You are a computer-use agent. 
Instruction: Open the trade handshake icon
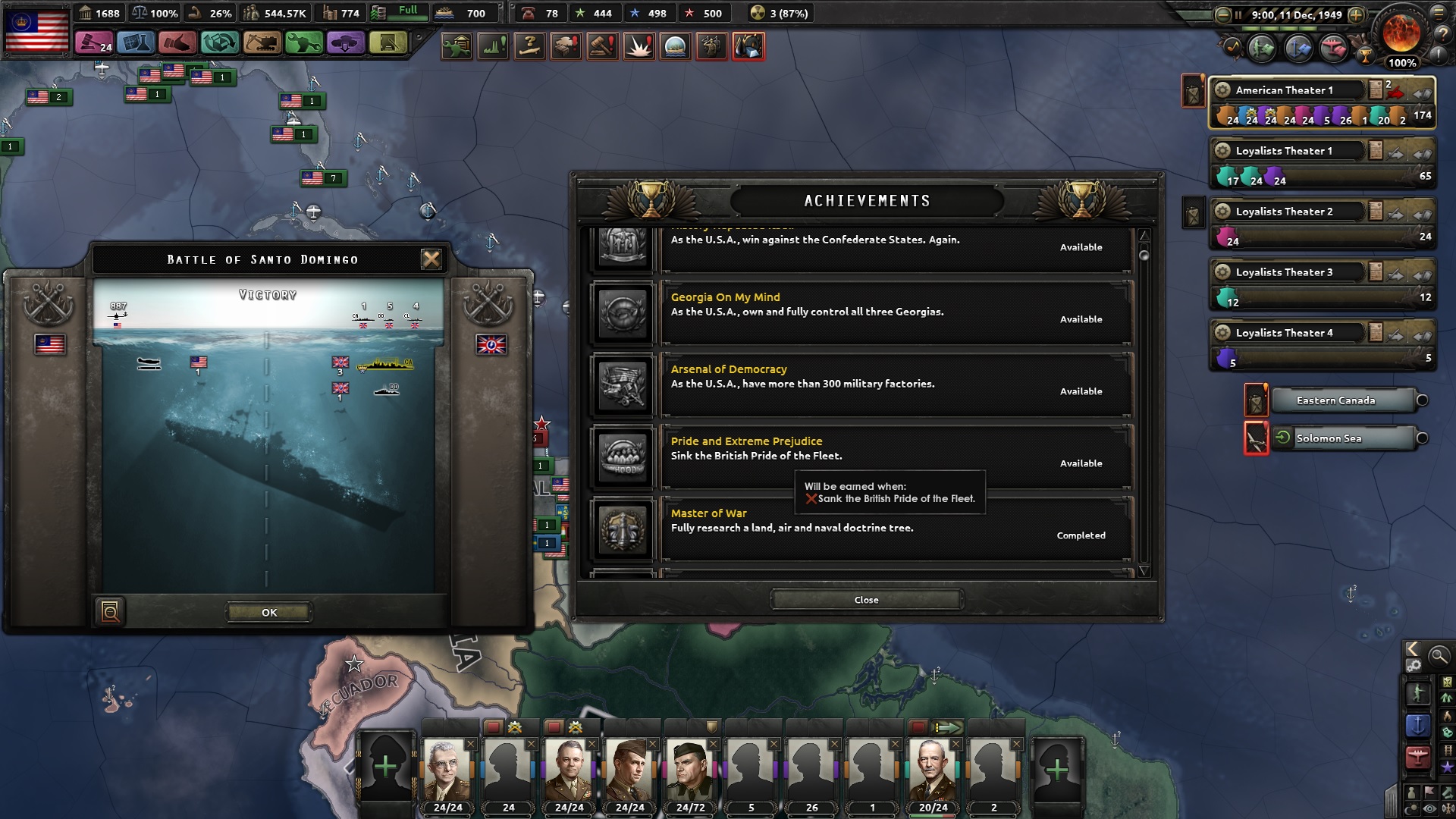[x=178, y=44]
